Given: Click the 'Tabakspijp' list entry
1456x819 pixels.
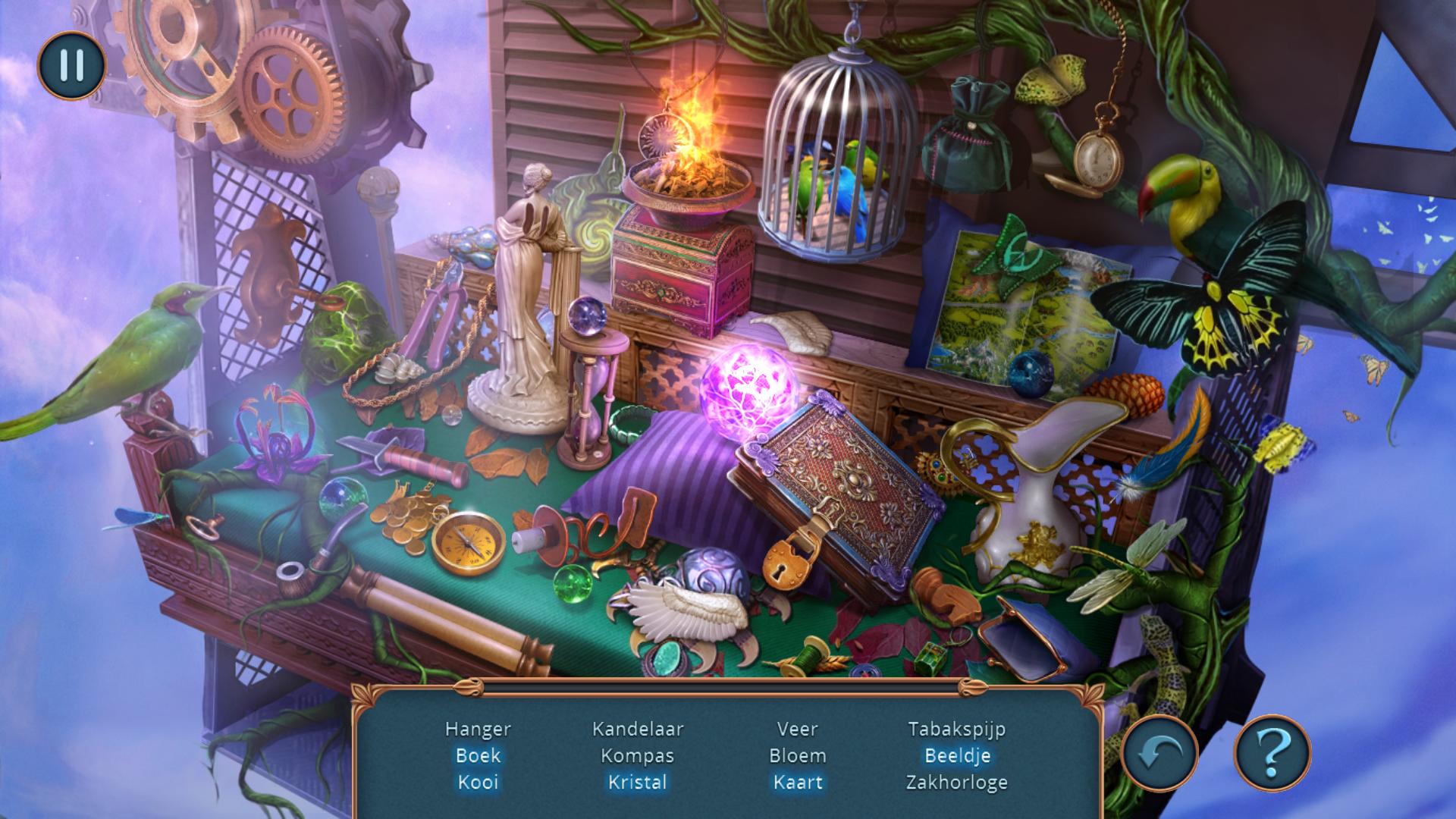Looking at the screenshot, I should point(957,729).
